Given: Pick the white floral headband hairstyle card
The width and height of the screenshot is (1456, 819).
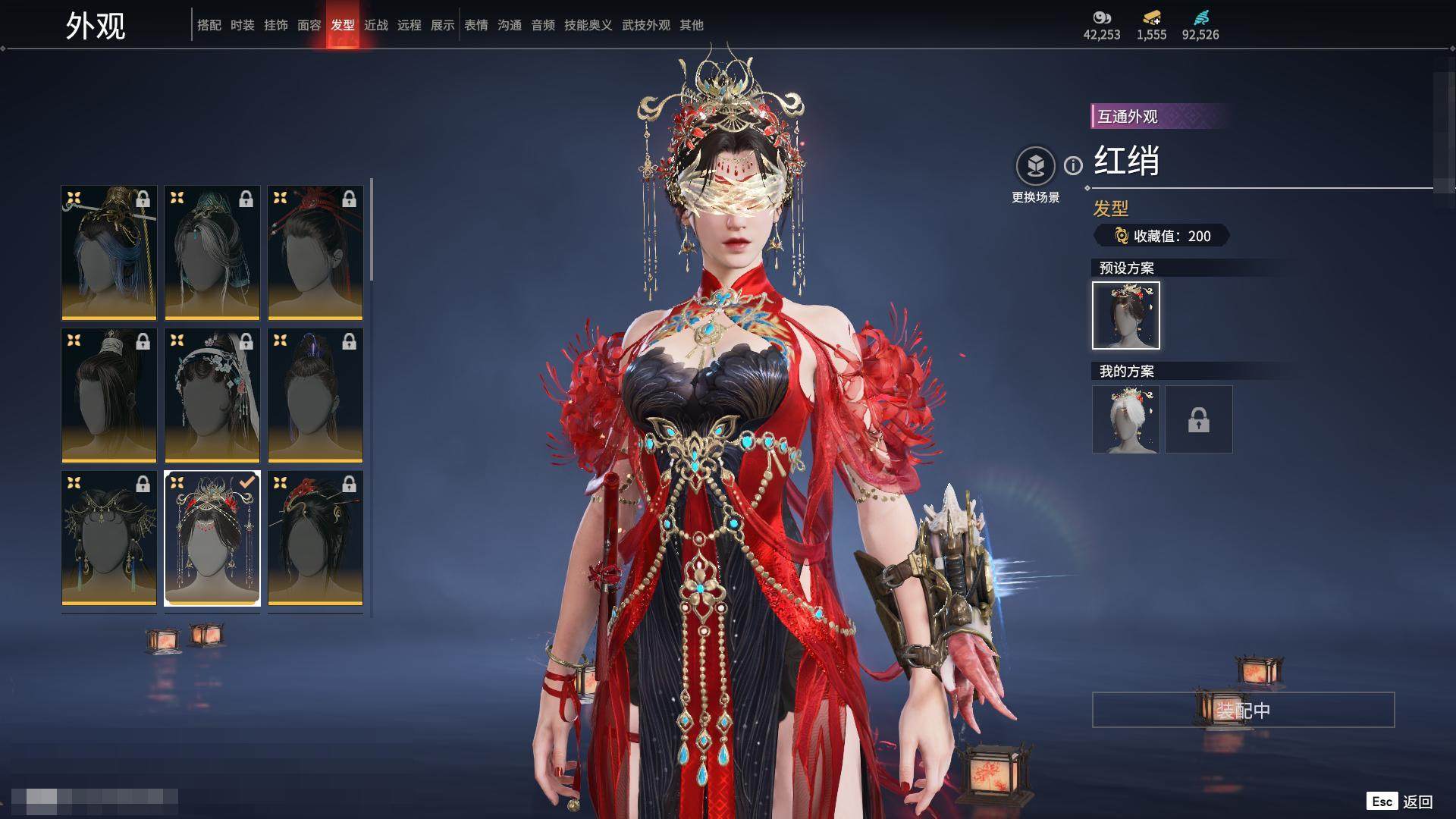Looking at the screenshot, I should click(212, 395).
